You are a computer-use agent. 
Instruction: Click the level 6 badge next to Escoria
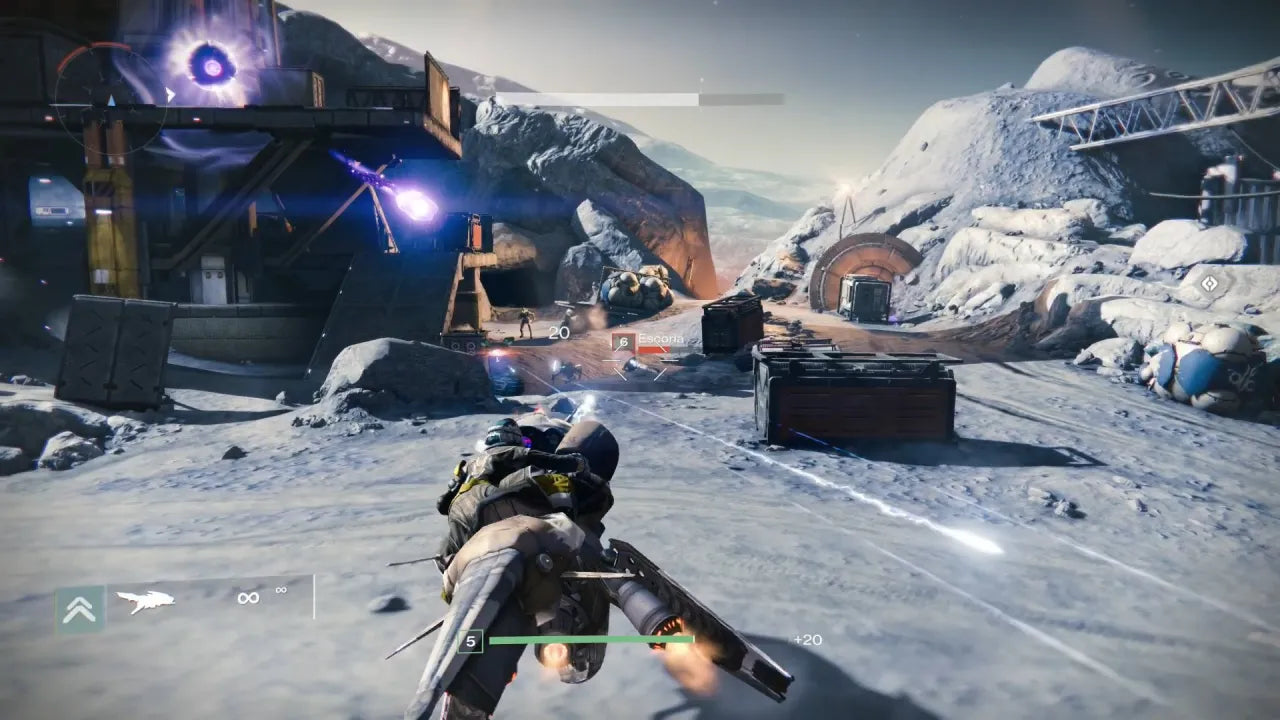(624, 341)
